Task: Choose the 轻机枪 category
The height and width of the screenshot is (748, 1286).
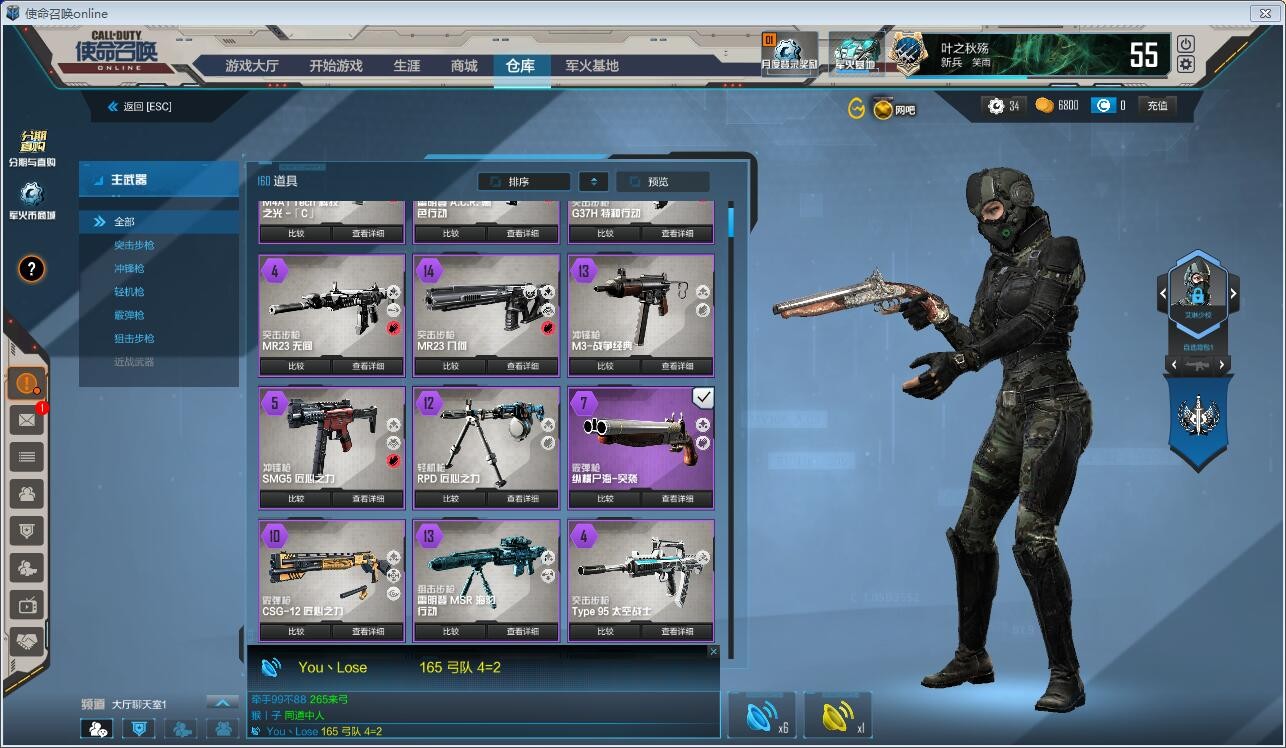Action: pos(129,292)
